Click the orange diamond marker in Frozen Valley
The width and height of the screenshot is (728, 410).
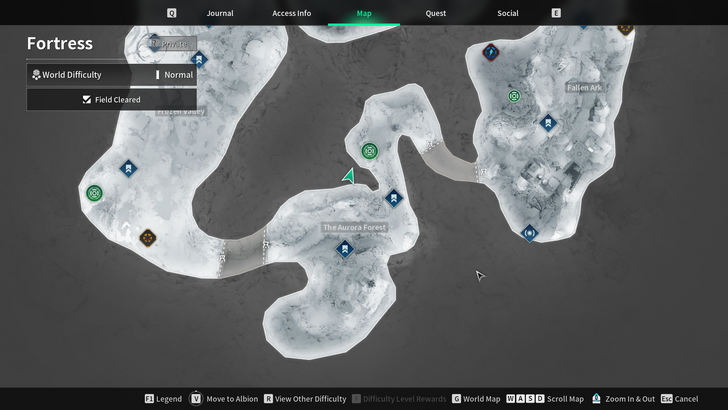(x=148, y=237)
